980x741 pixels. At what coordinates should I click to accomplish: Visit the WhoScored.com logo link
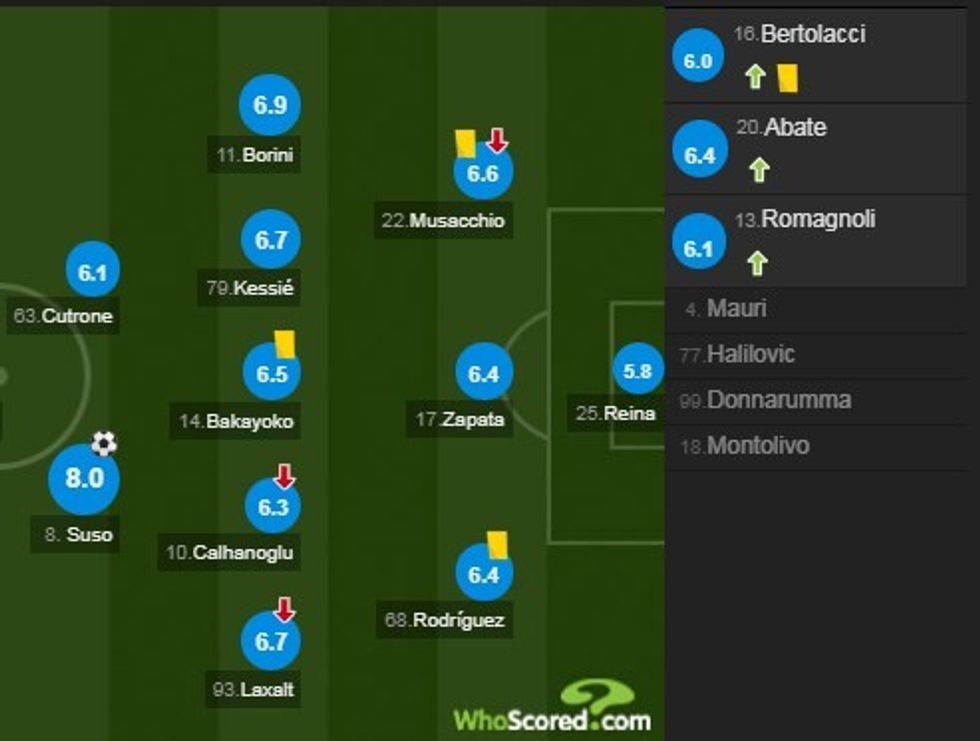coord(552,709)
